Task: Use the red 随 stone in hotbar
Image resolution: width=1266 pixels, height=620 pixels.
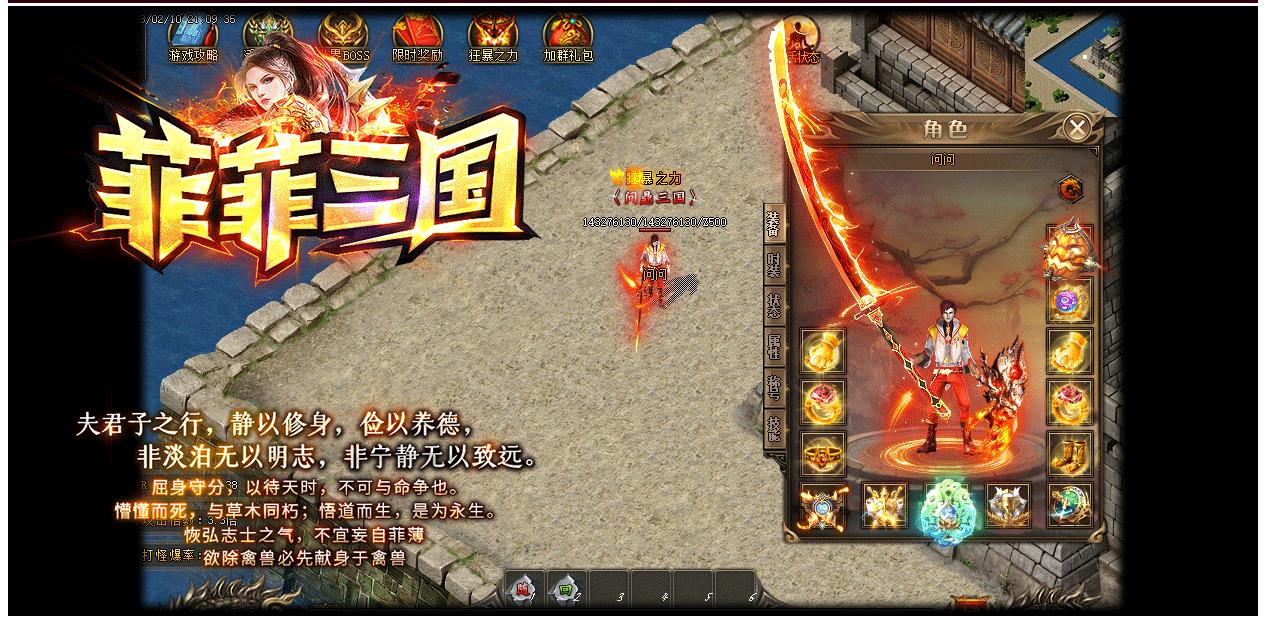Action: [x=523, y=590]
